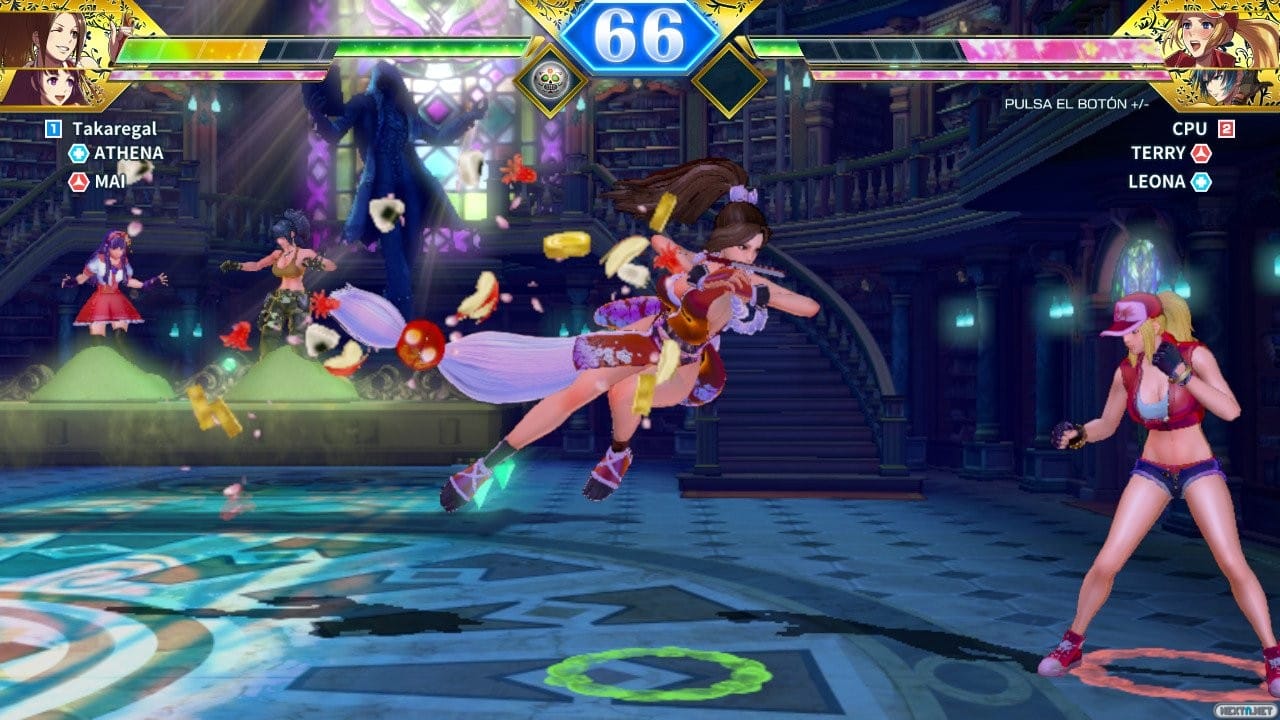Toggle the Player 1 indicator next to Takaregal
This screenshot has width=1280, height=720.
(51, 128)
